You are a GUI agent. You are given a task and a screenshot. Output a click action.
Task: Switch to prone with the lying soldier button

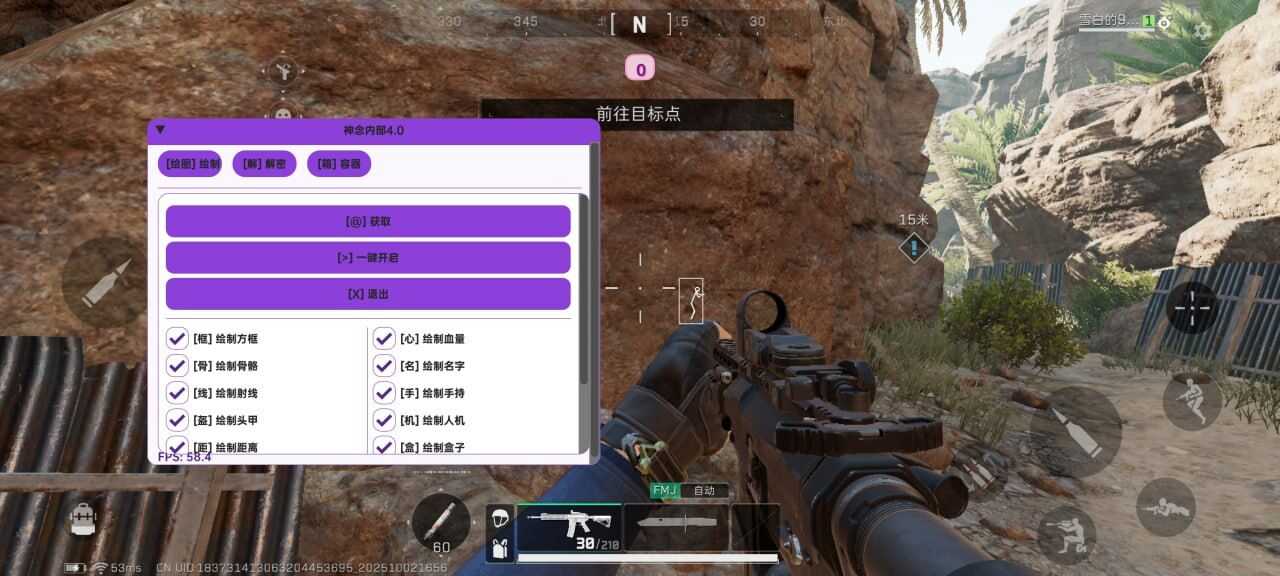tap(1165, 506)
